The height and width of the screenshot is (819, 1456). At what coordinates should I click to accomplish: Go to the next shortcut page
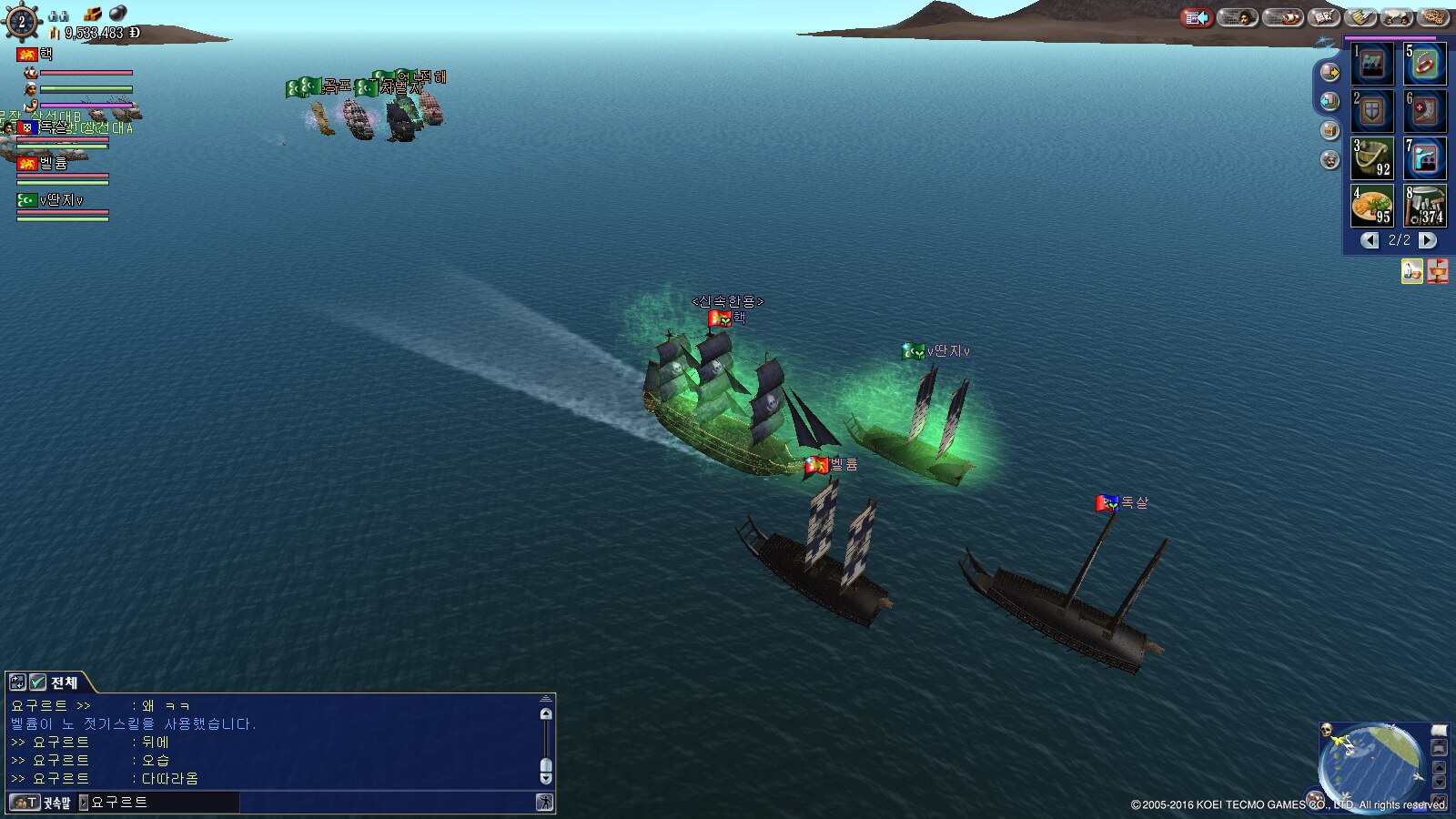[x=1428, y=240]
